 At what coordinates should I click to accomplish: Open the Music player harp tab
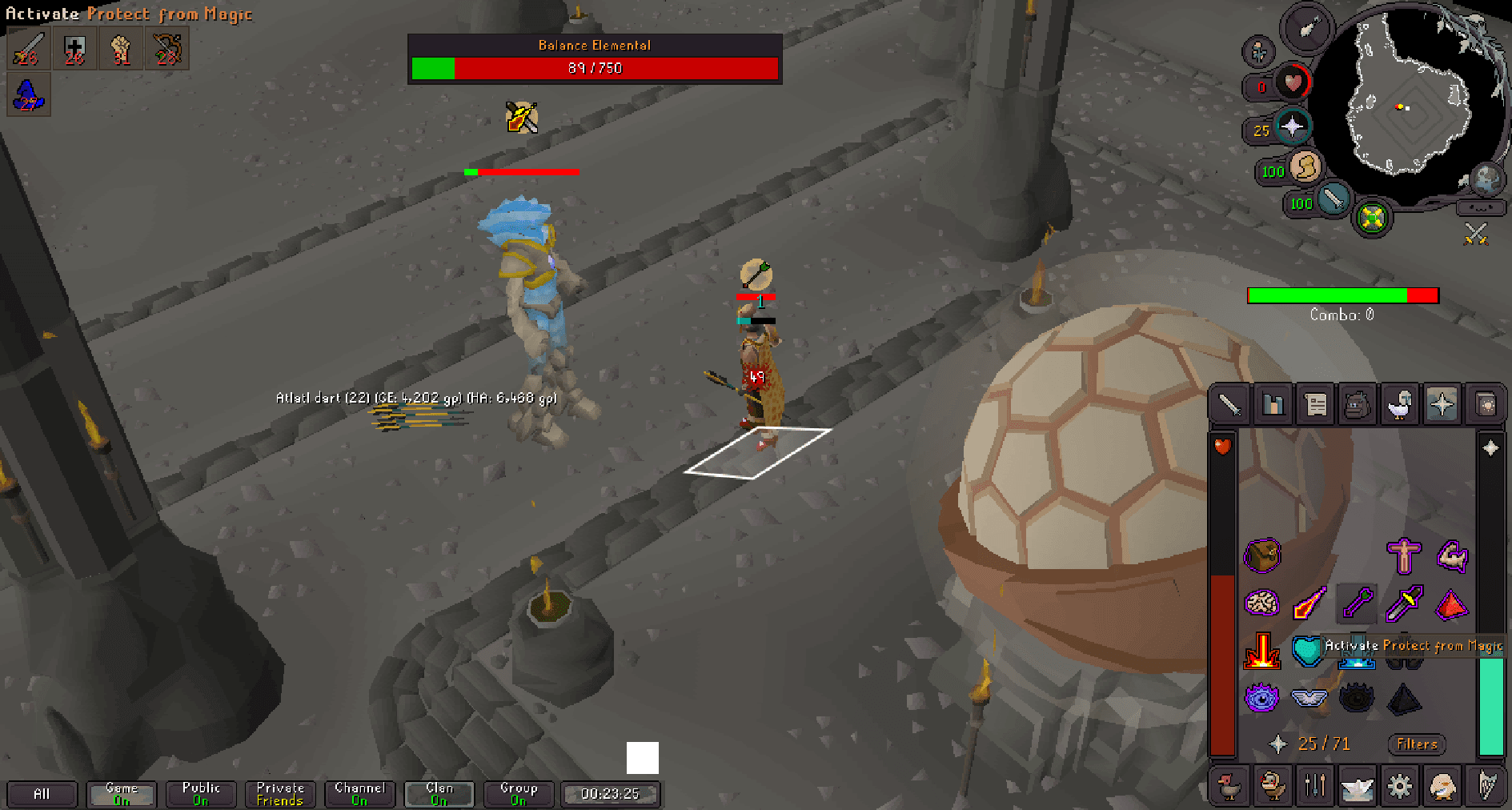(1487, 785)
